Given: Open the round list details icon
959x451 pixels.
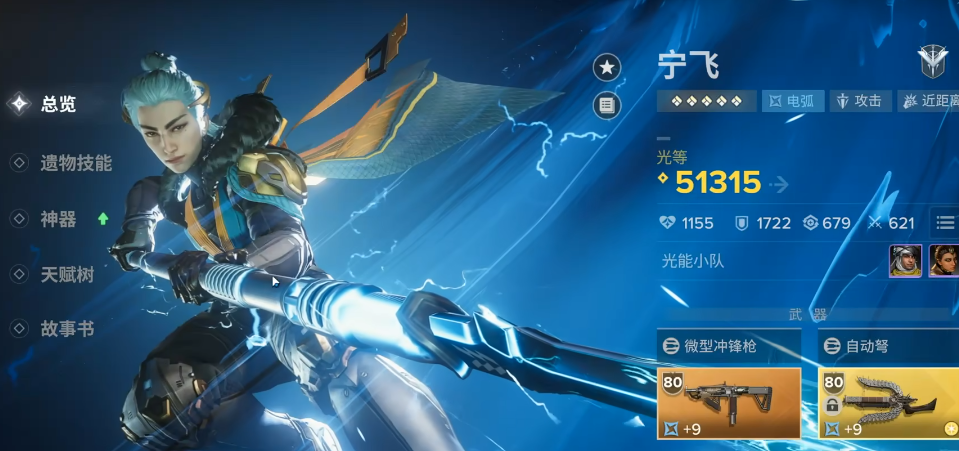Looking at the screenshot, I should [x=607, y=104].
